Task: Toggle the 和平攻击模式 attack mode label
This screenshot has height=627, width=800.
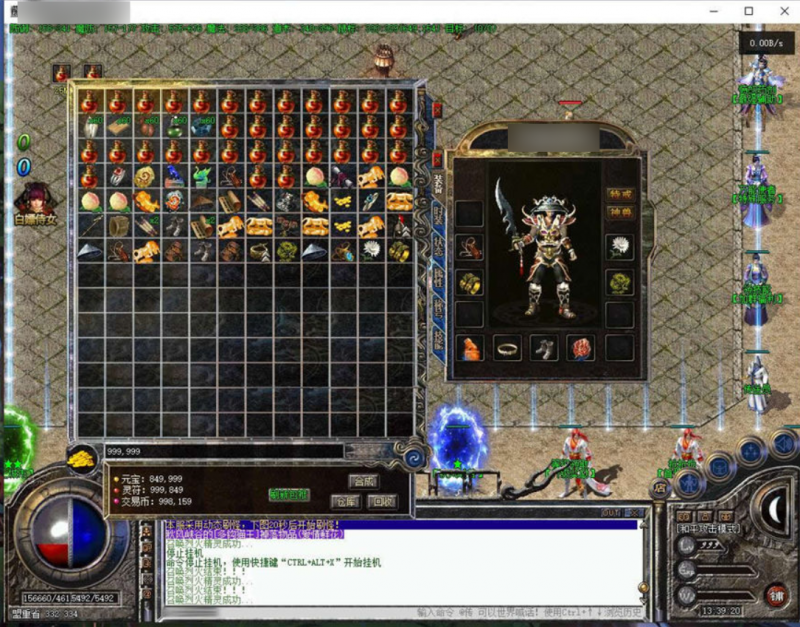Action: [x=710, y=527]
